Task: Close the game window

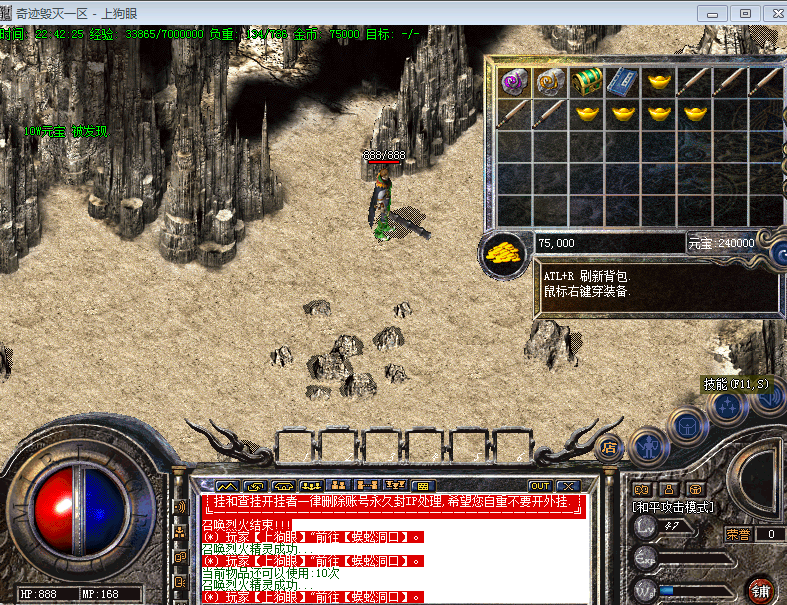Action: pyautogui.click(x=772, y=13)
